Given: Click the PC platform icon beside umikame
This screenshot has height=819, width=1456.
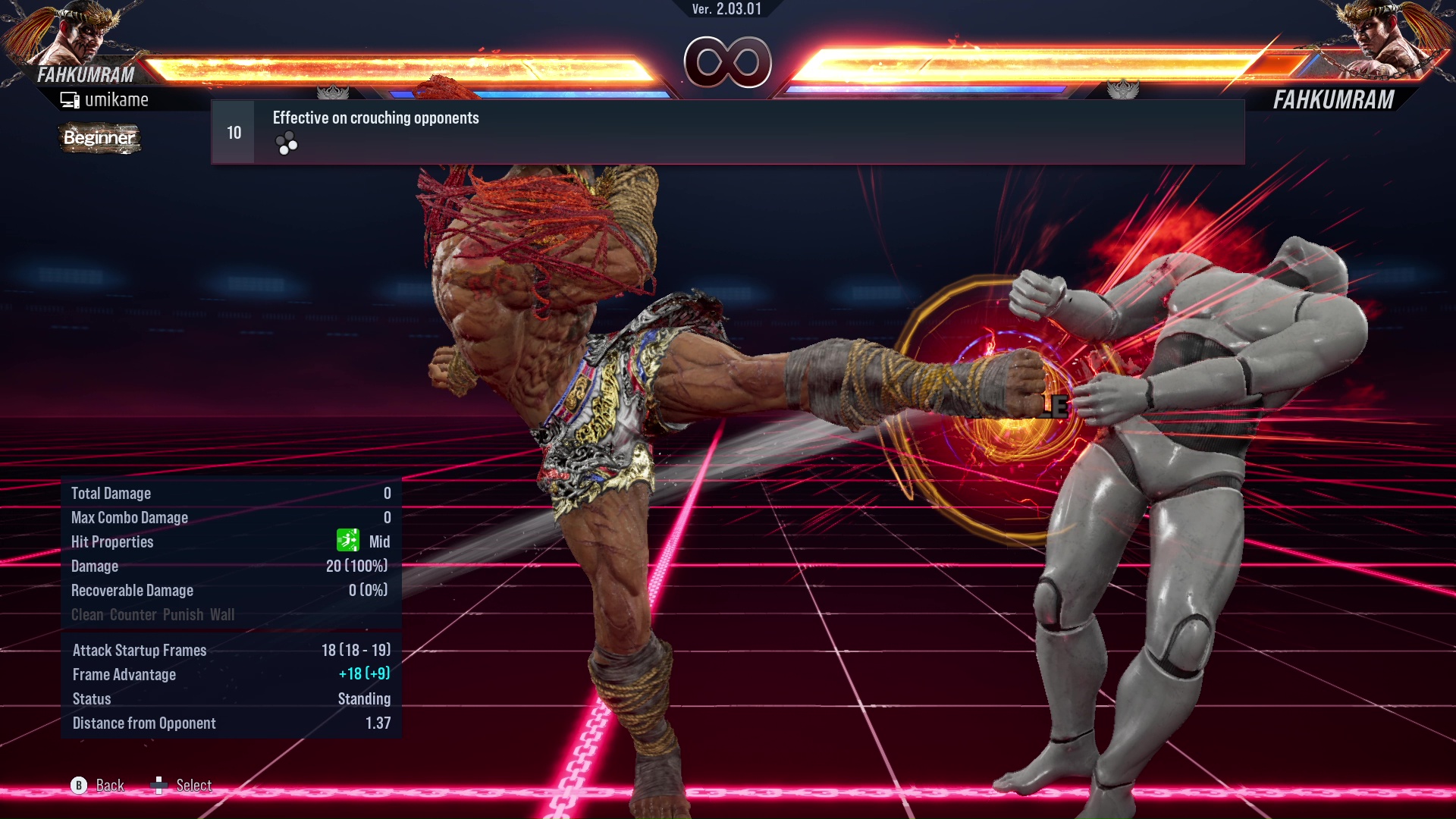Looking at the screenshot, I should [x=70, y=99].
